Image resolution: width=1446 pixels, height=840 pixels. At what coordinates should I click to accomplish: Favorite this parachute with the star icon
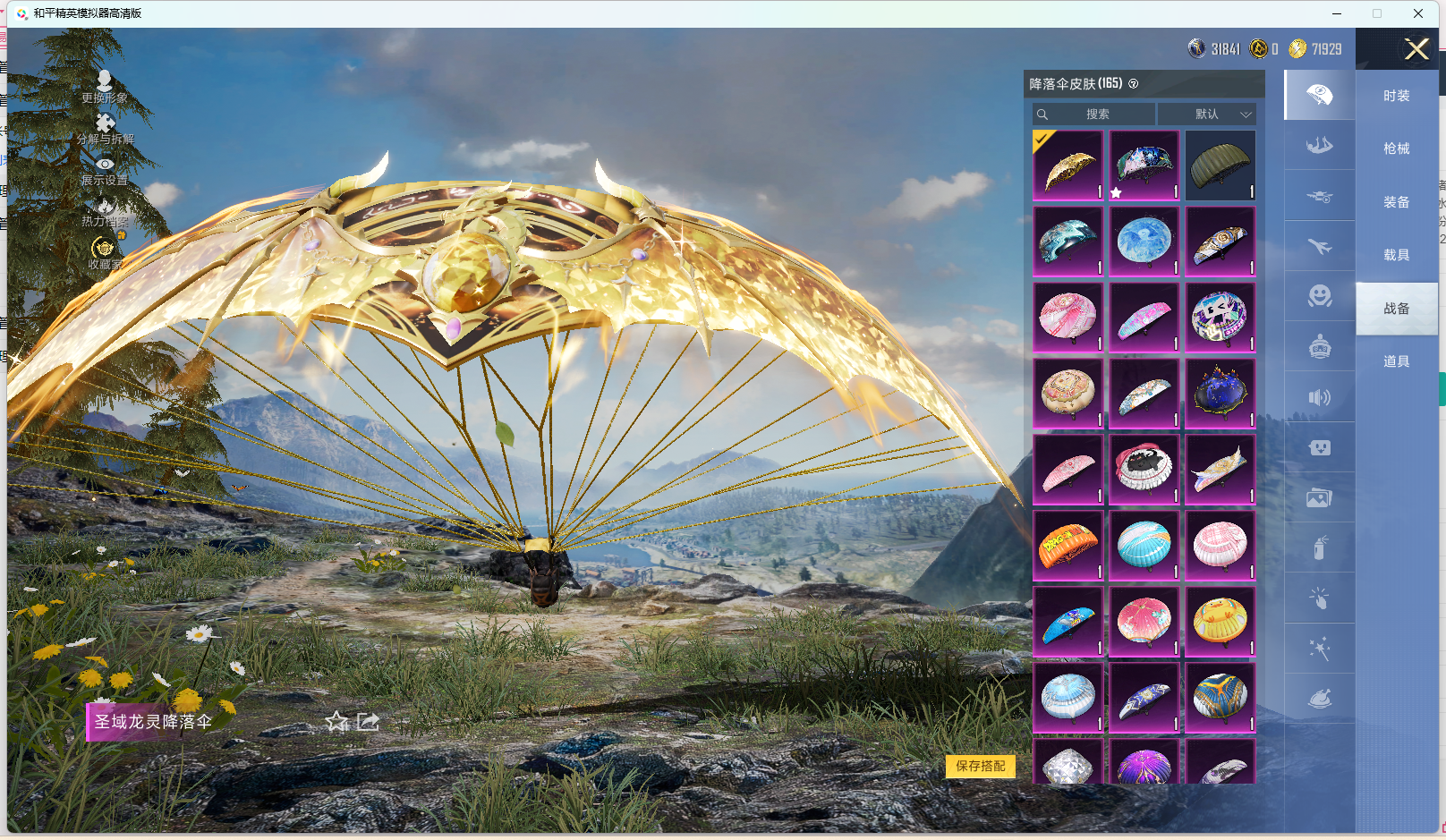[336, 722]
